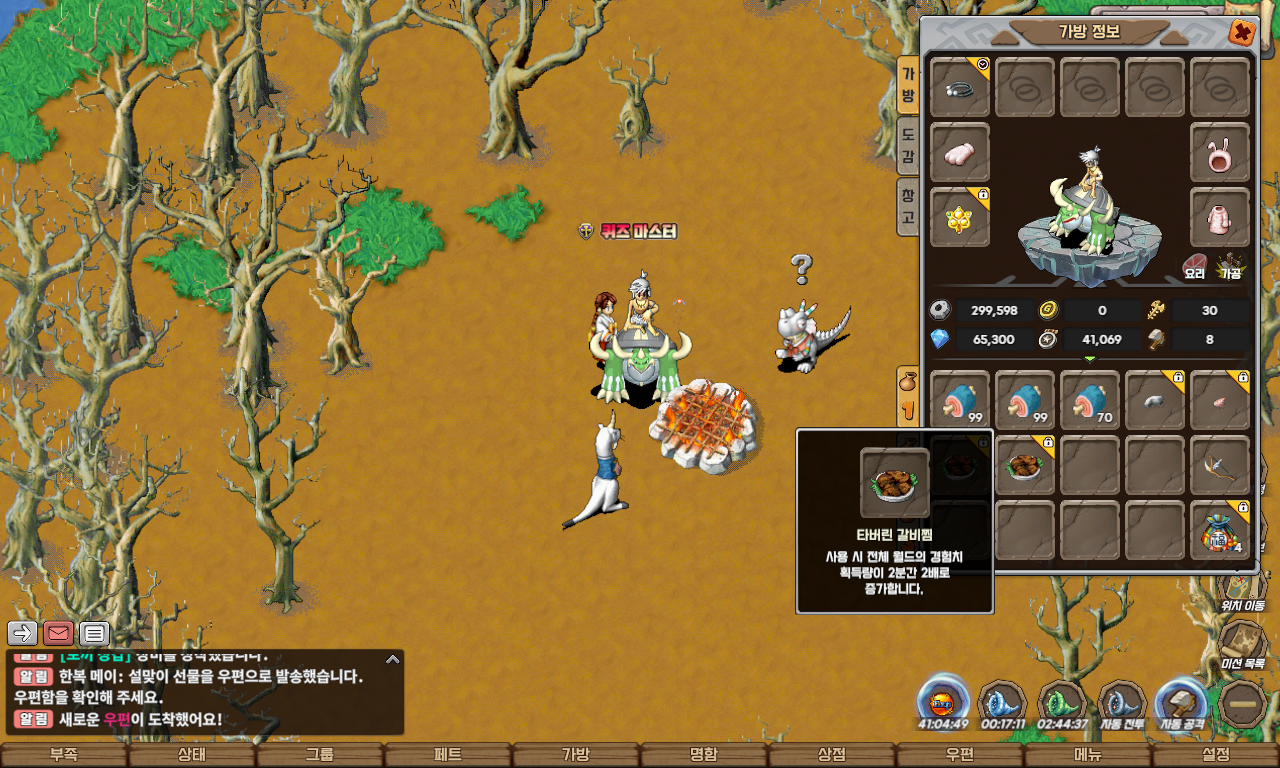This screenshot has height=768, width=1280.
Task: Select the meat stack with 70 count
Action: coord(1089,400)
